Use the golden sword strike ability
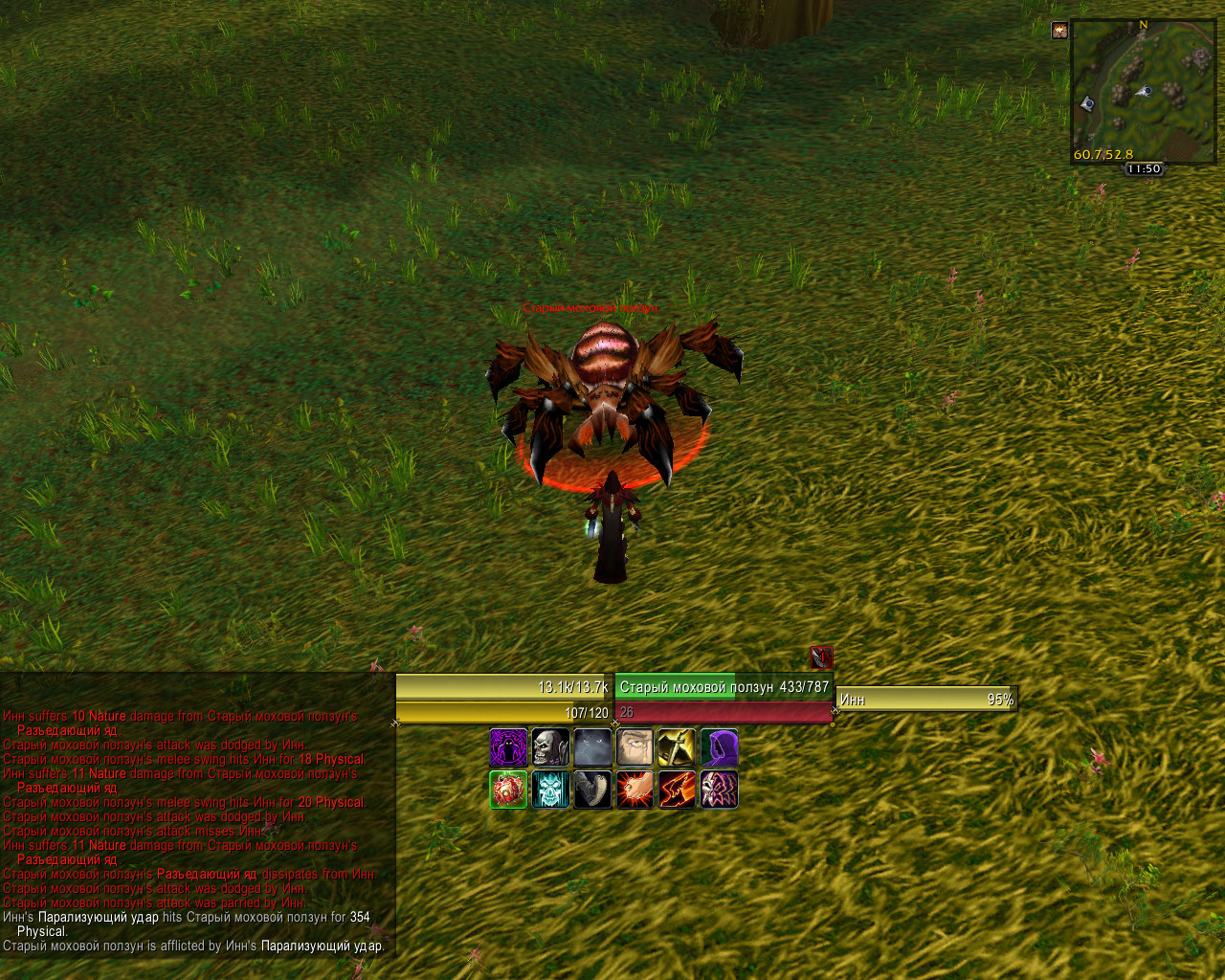The height and width of the screenshot is (980, 1225). (677, 747)
